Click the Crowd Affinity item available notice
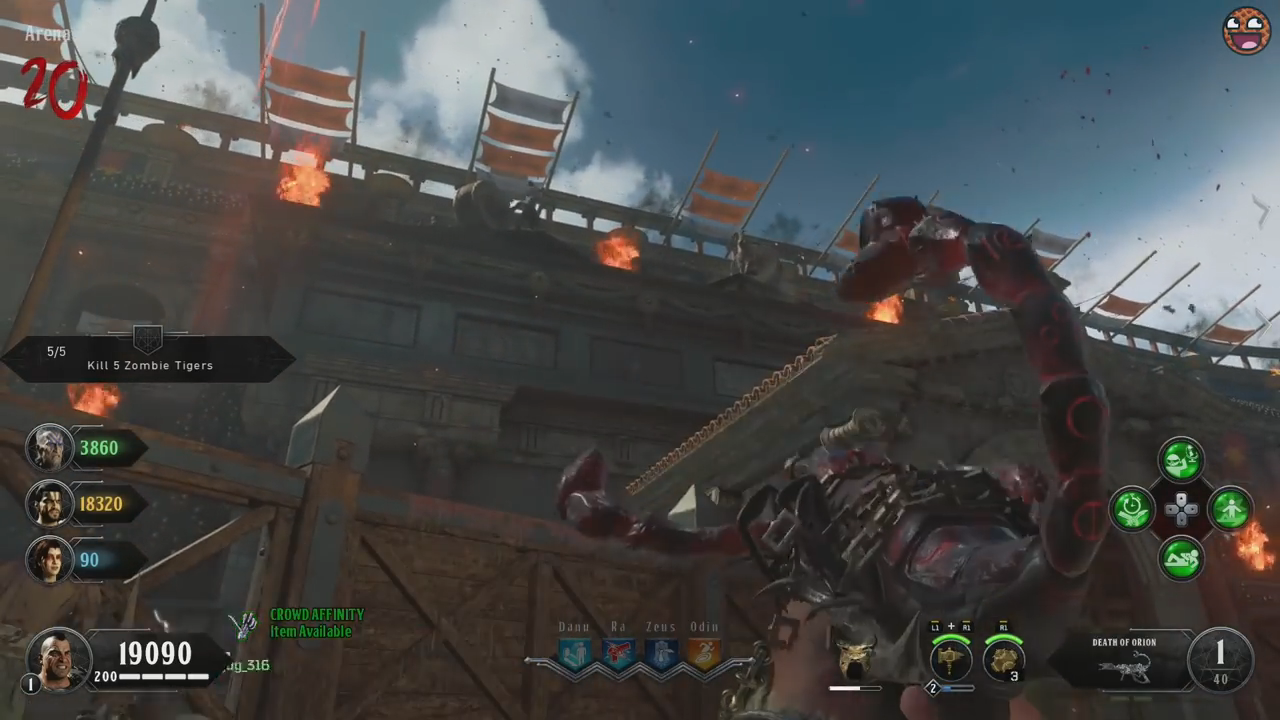The image size is (1280, 720). click(316, 623)
